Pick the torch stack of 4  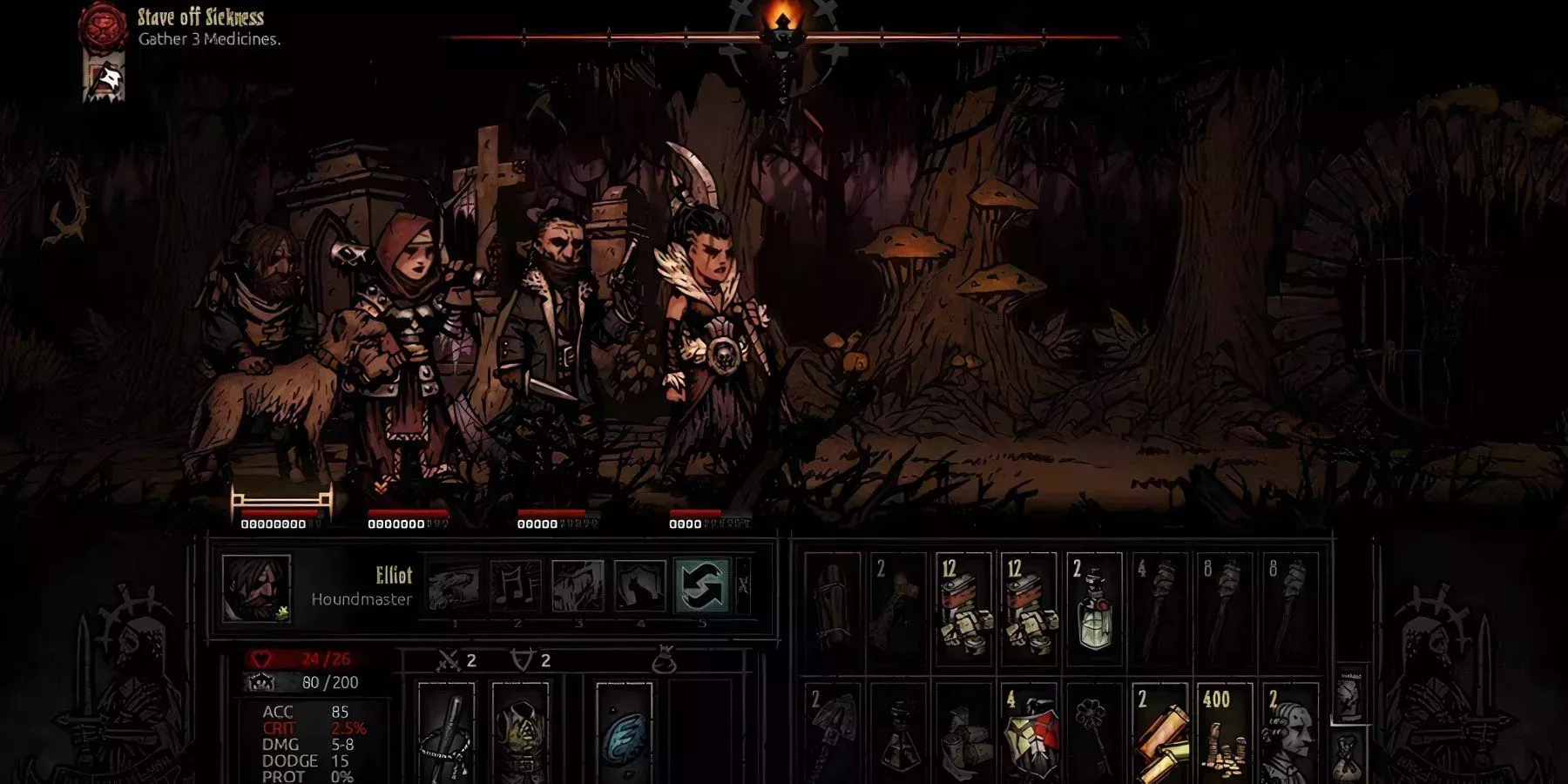1159,610
